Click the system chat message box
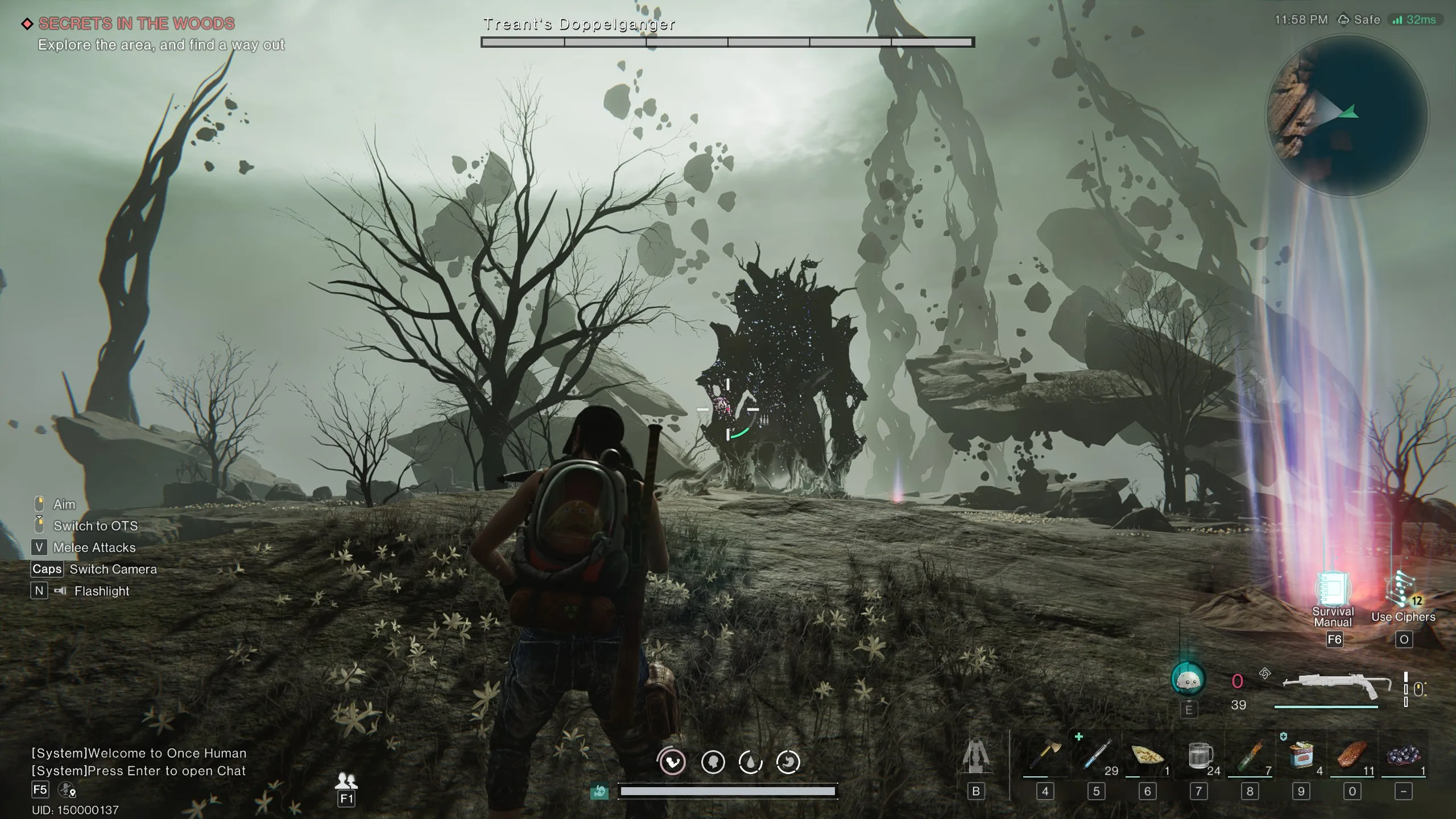 click(139, 762)
